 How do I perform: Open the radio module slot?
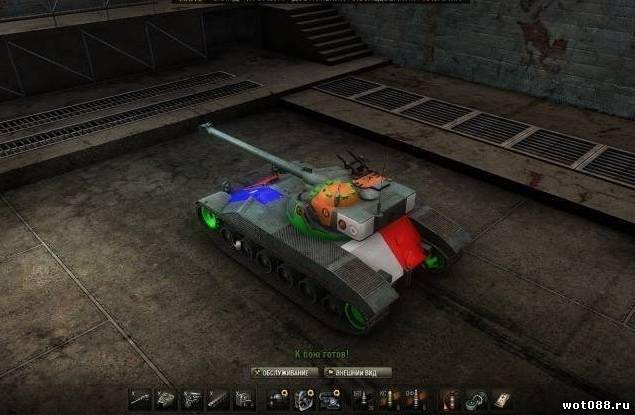pos(242,399)
